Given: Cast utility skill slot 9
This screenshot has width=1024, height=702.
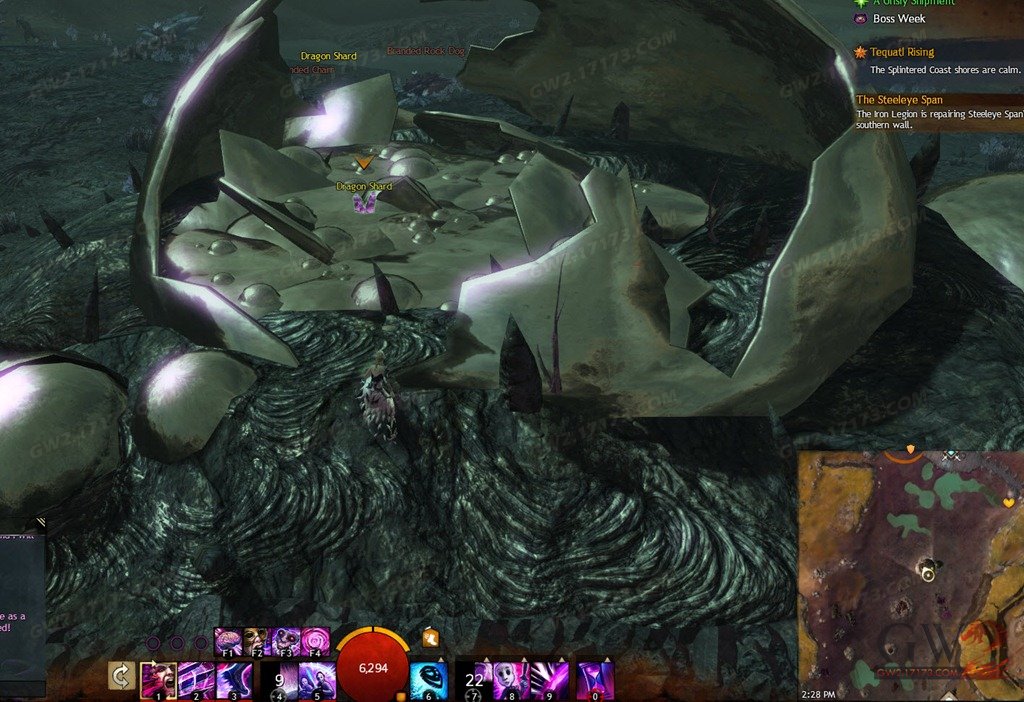Looking at the screenshot, I should [550, 678].
